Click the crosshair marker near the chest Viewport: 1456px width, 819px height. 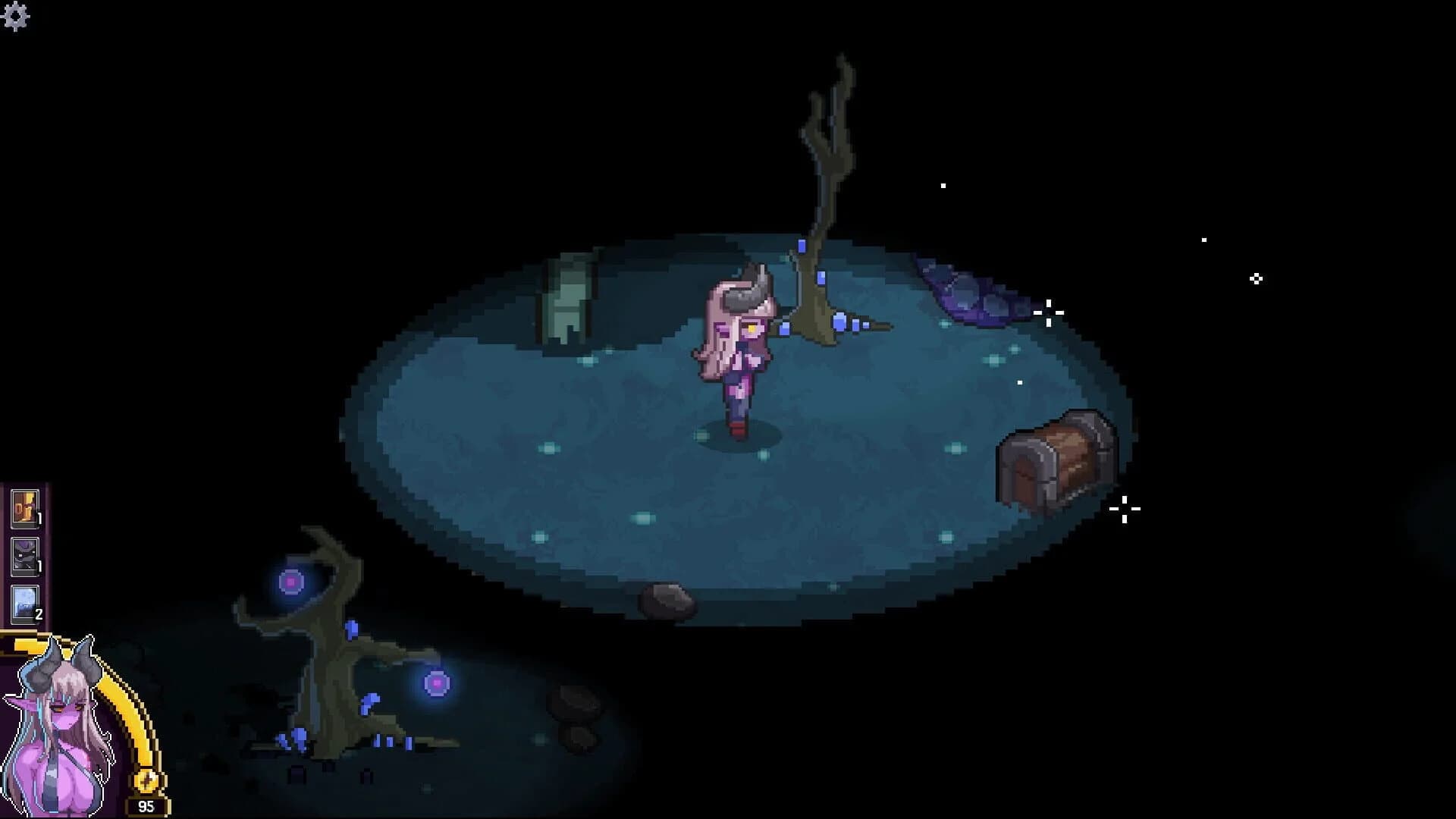(1124, 510)
